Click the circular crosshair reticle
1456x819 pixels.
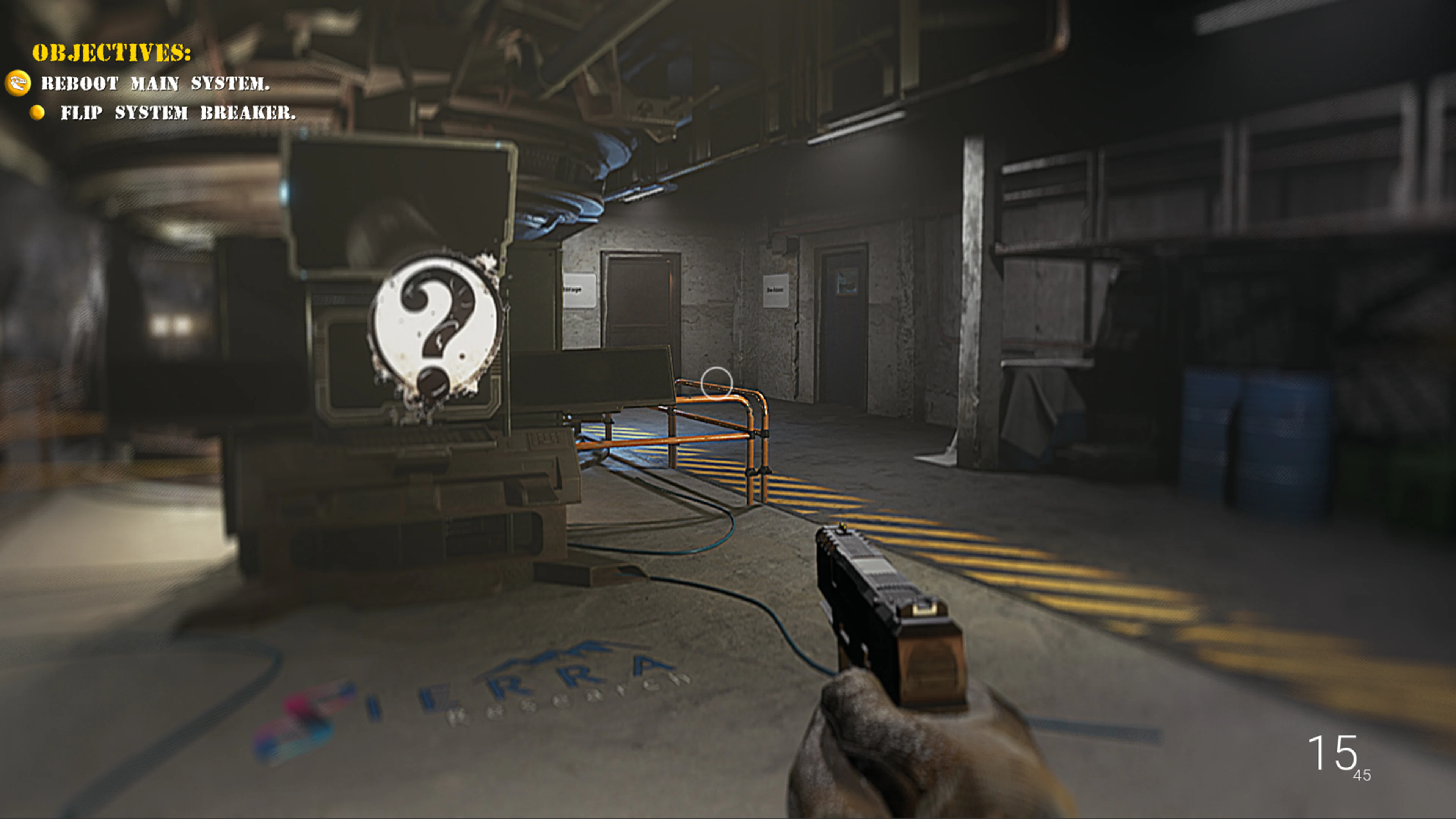[717, 383]
